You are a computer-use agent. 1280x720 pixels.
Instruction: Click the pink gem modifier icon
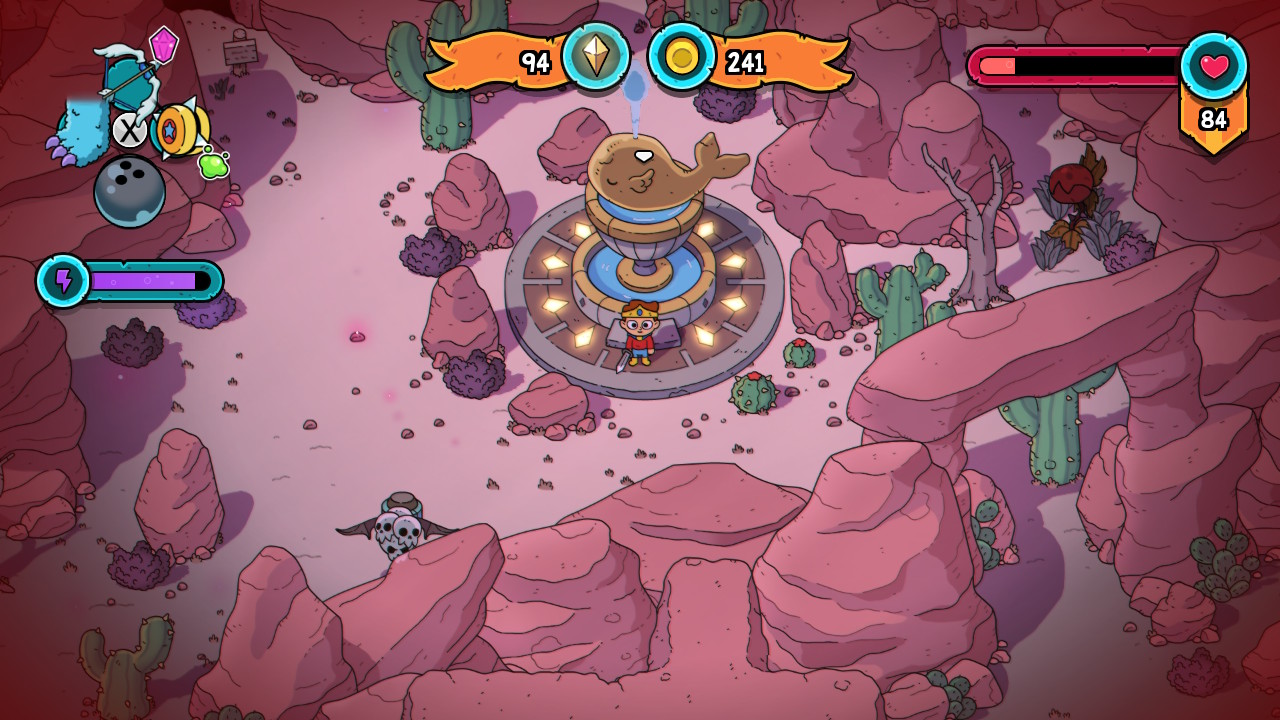[164, 44]
